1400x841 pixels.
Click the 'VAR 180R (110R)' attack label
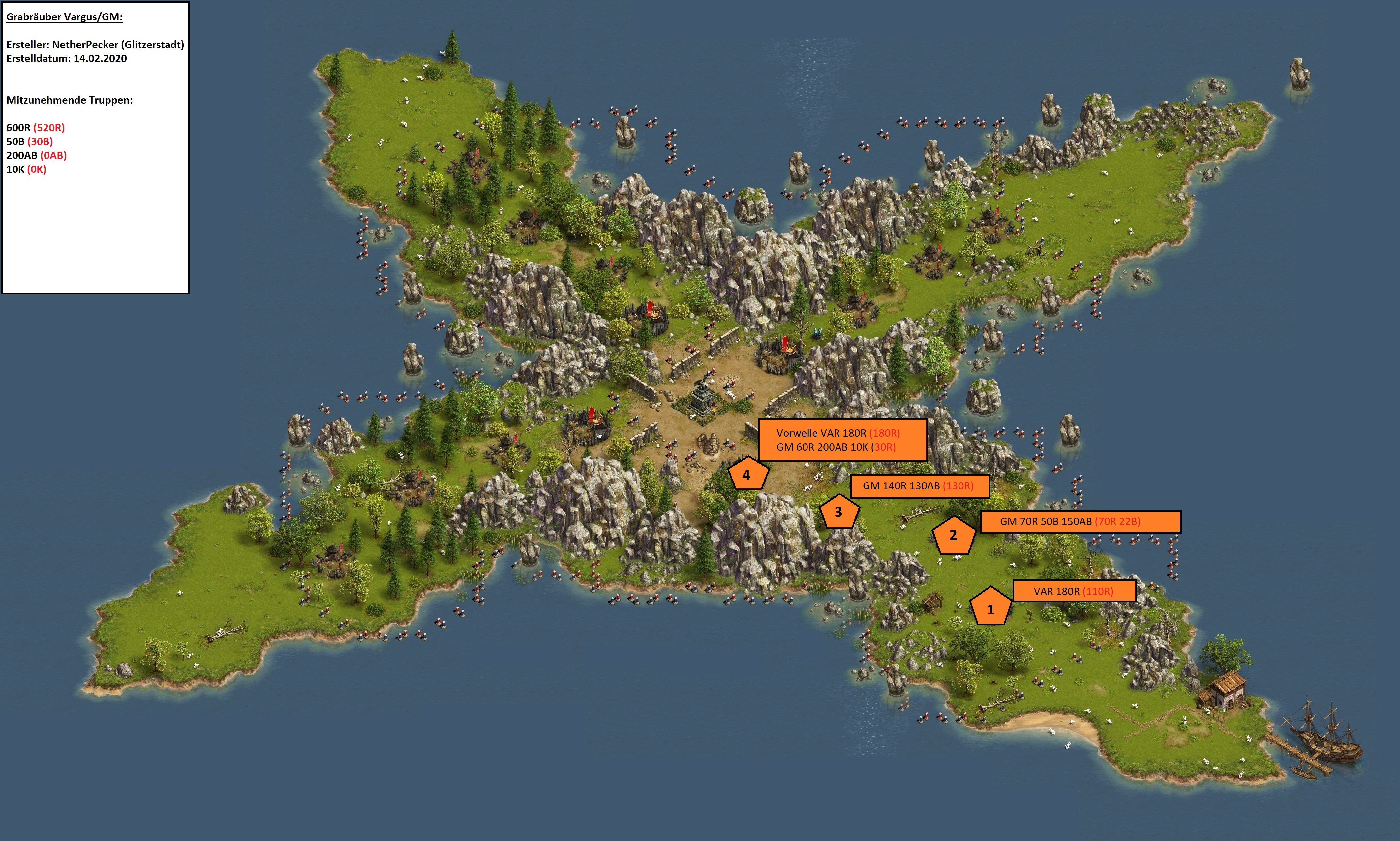[1074, 591]
